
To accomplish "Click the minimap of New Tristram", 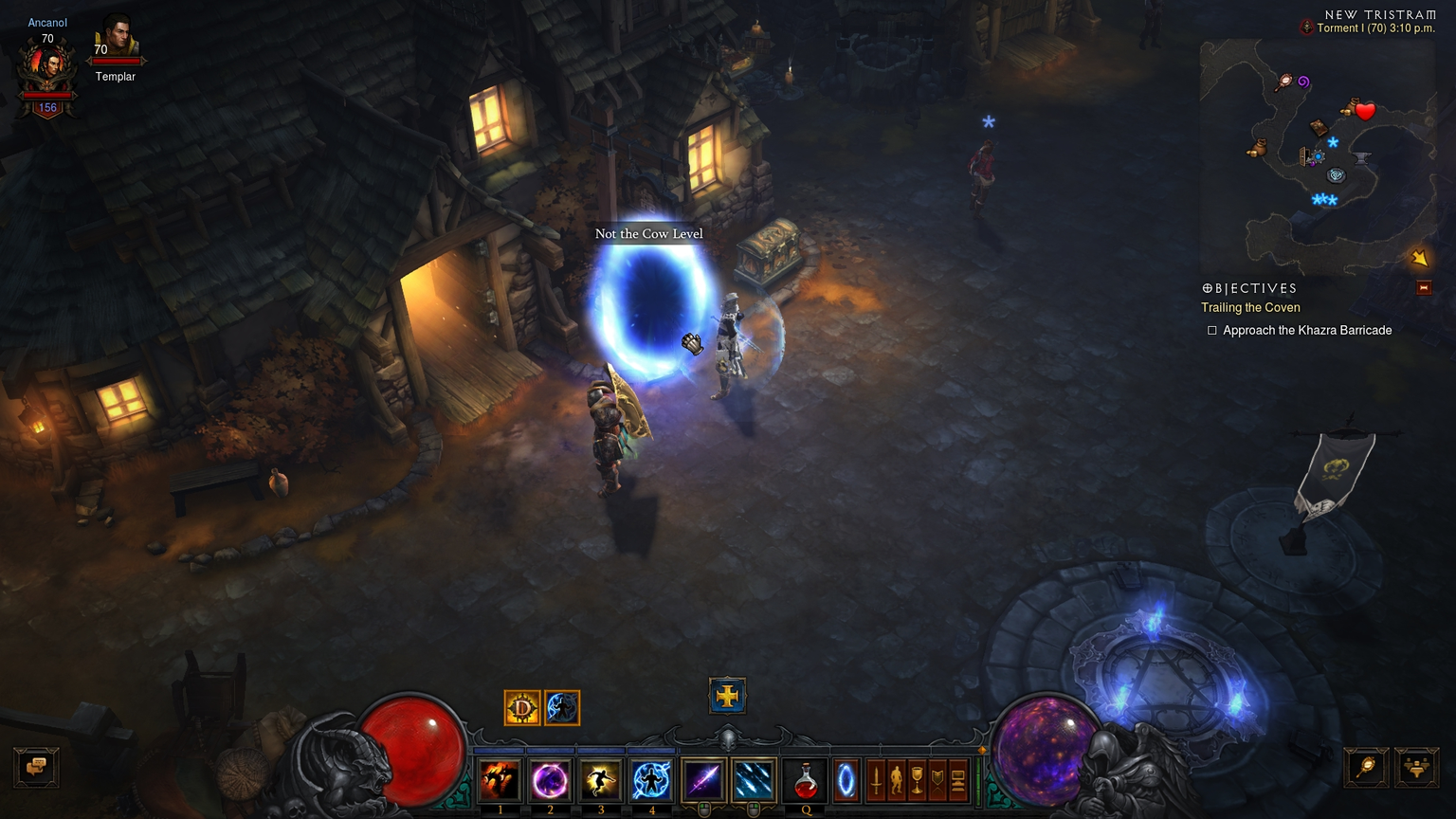I will 1318,156.
